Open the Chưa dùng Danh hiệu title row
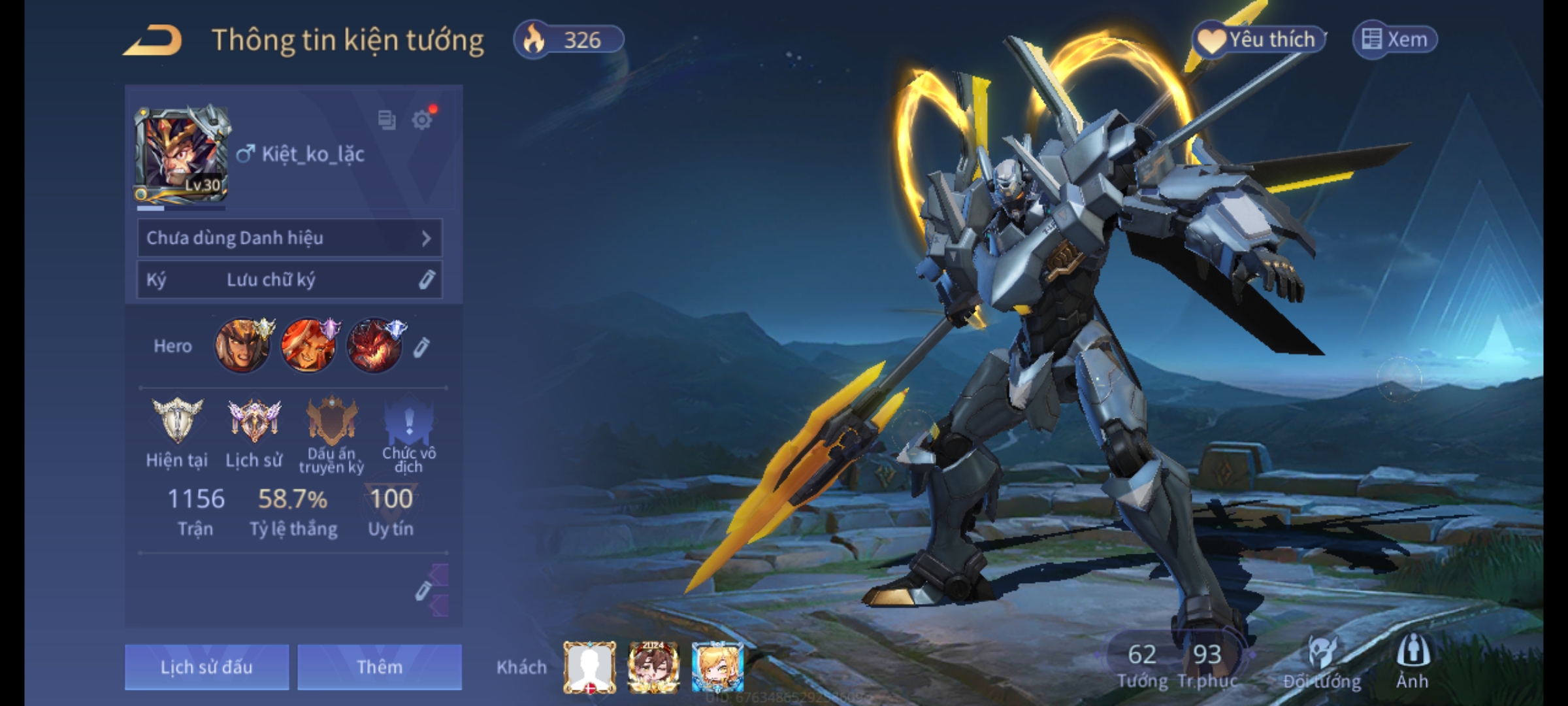1568x706 pixels. [x=289, y=238]
